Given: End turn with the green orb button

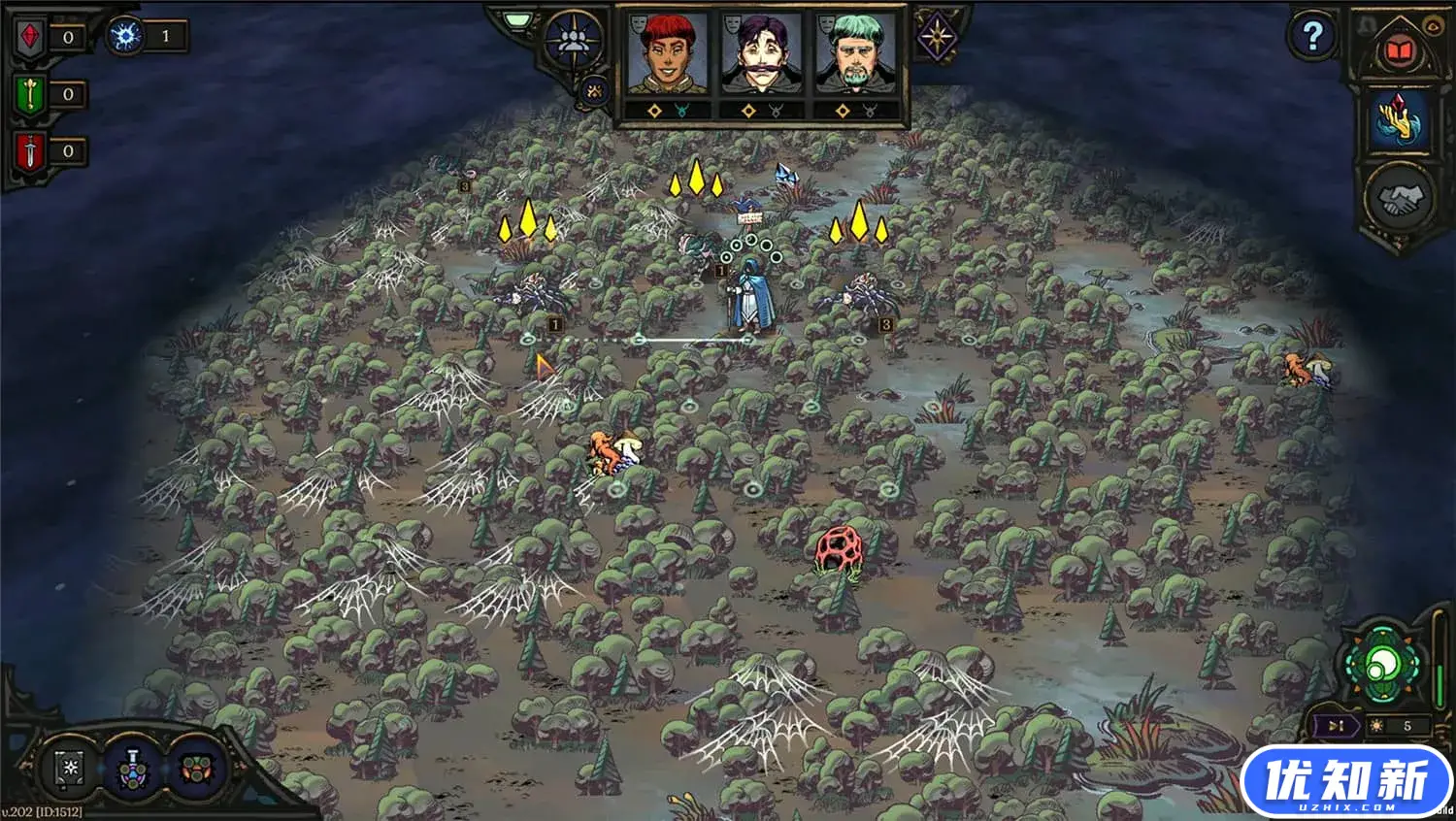Looking at the screenshot, I should [x=1381, y=666].
